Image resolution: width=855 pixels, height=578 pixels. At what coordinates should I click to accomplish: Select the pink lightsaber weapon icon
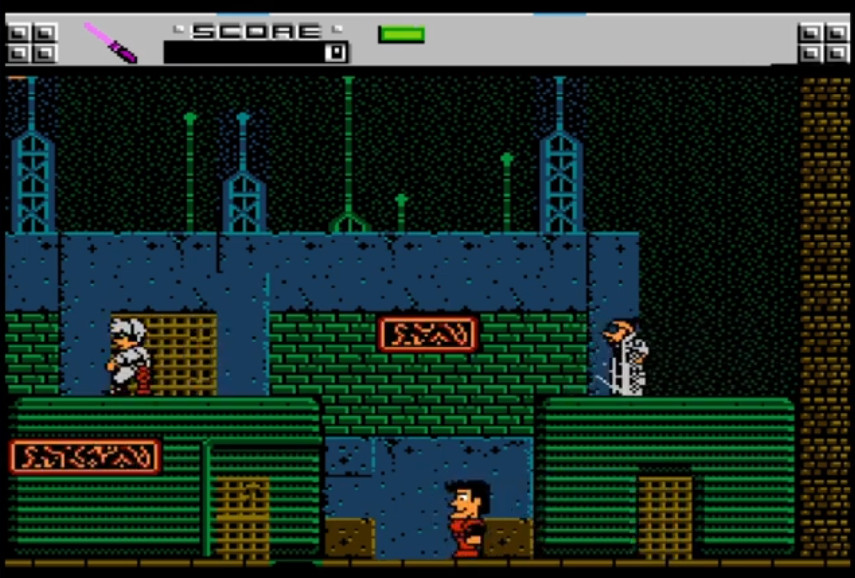[109, 42]
